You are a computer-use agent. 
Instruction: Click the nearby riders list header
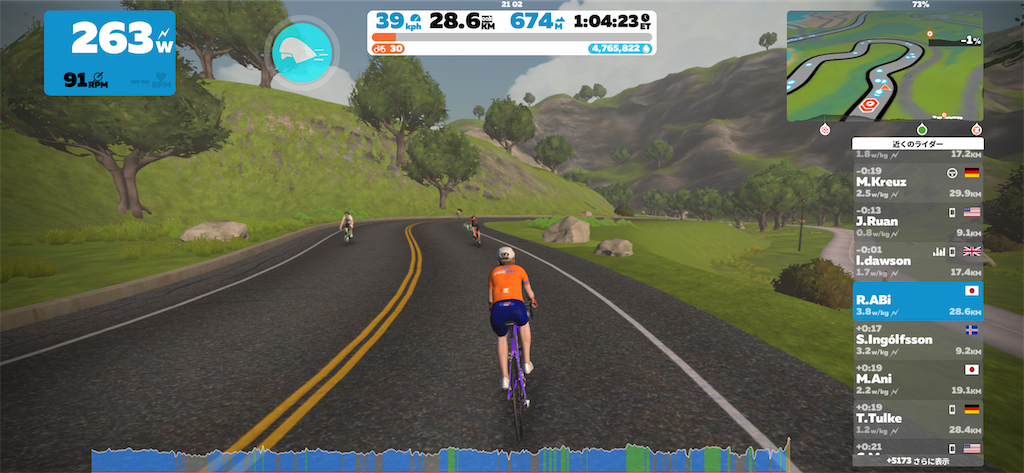tap(917, 144)
